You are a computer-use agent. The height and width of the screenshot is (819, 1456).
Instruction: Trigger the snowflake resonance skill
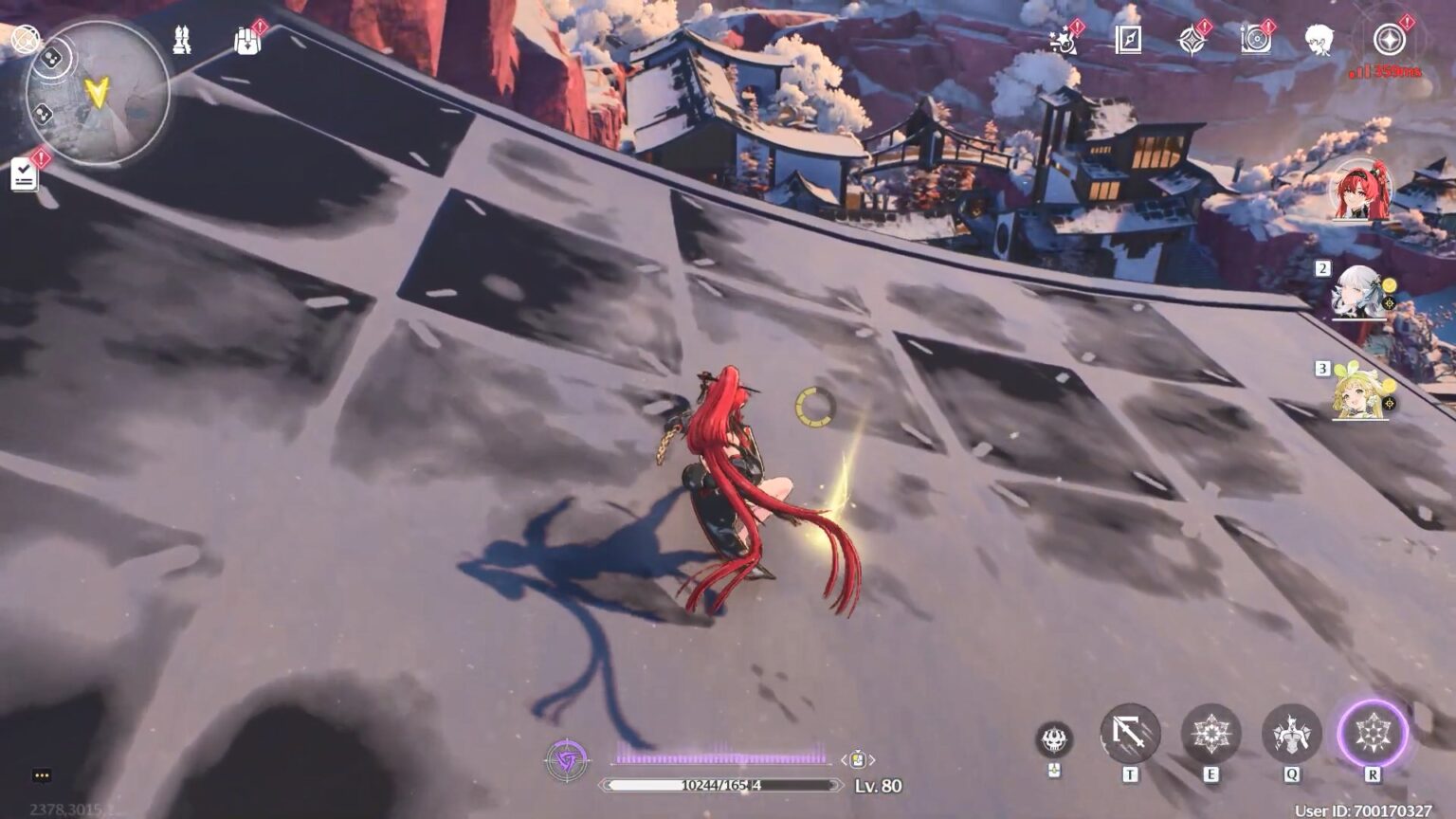pos(1210,734)
